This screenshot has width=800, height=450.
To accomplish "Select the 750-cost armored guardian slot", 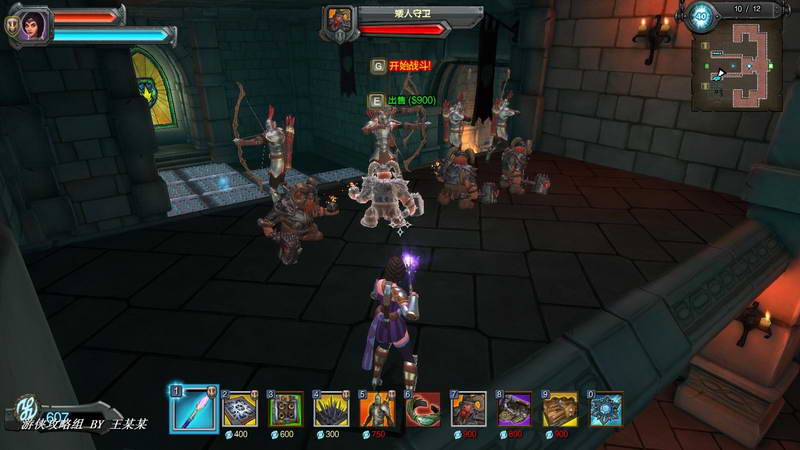I will pos(379,409).
